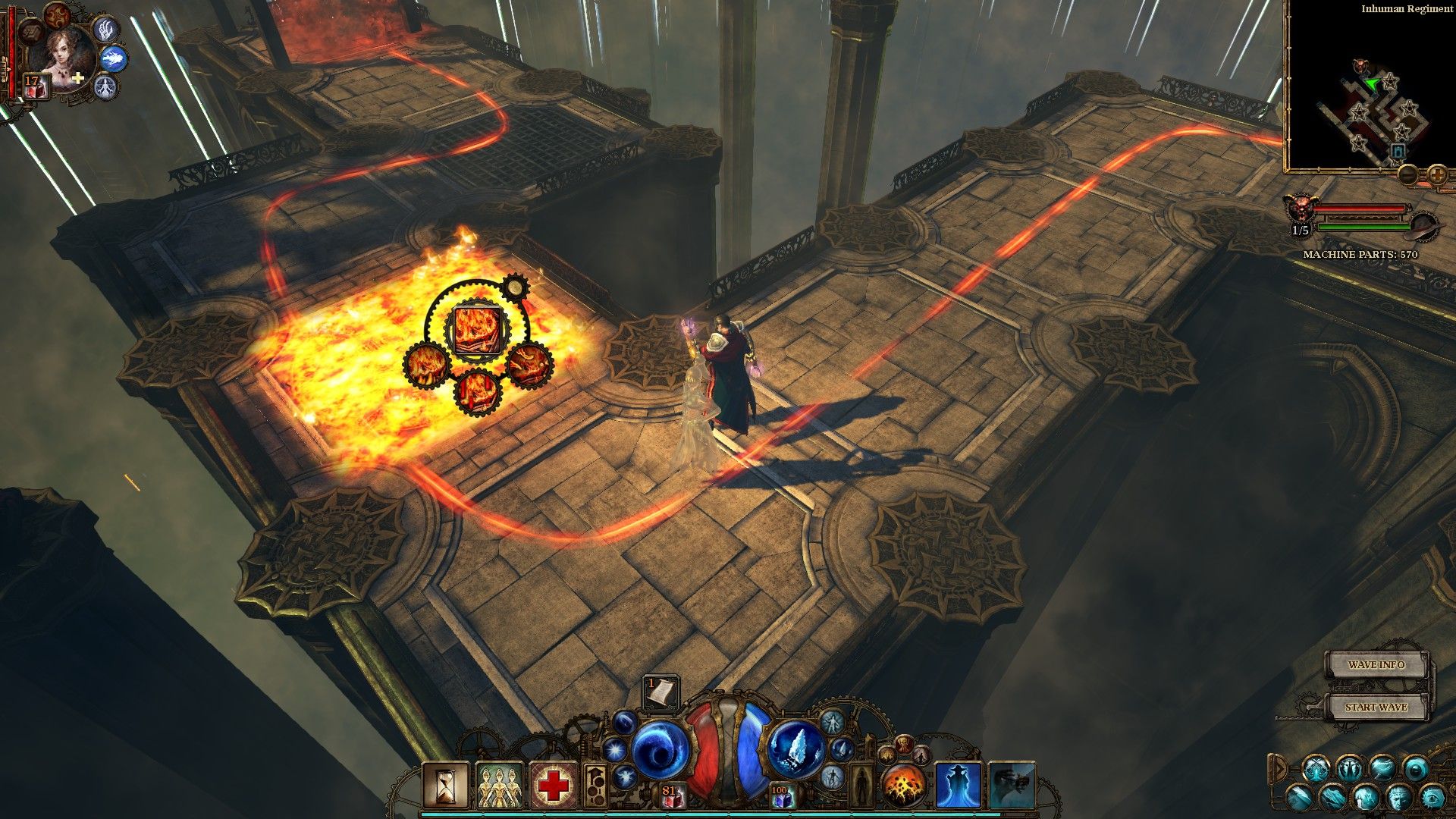Select the ice shard secondary skill orb
The image size is (1456, 819).
click(x=797, y=750)
